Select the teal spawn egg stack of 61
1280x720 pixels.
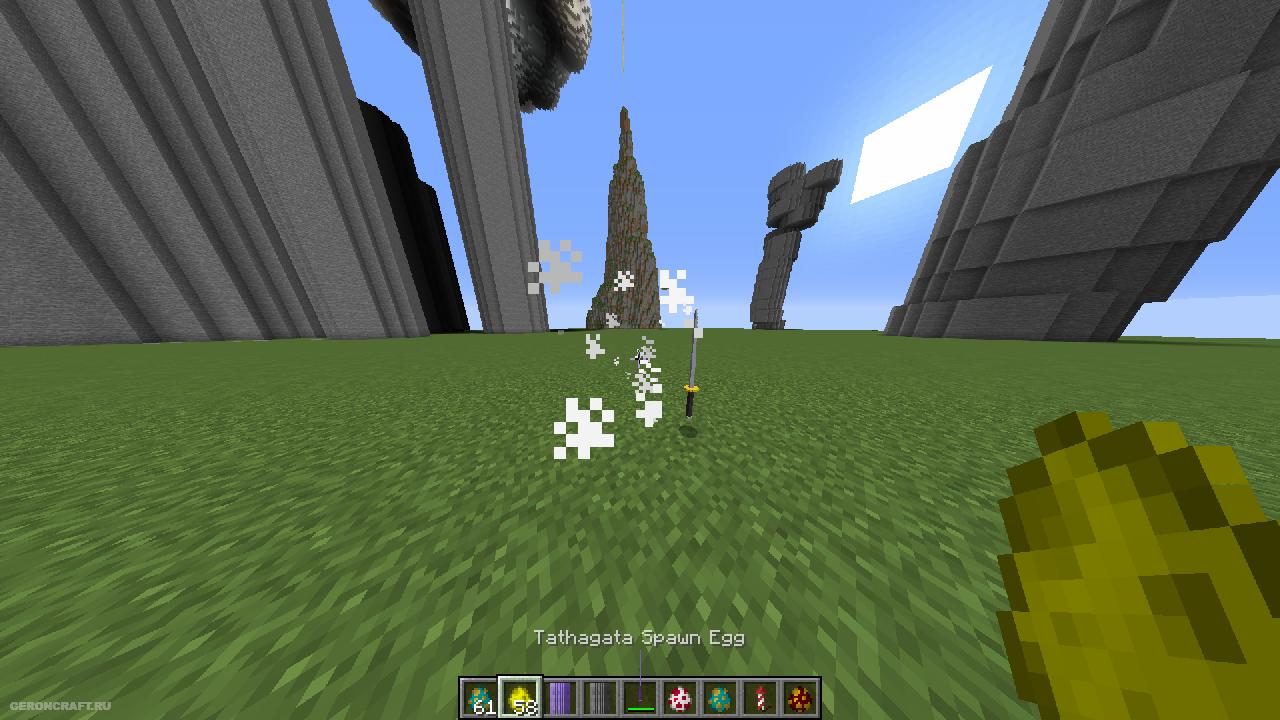coord(480,697)
